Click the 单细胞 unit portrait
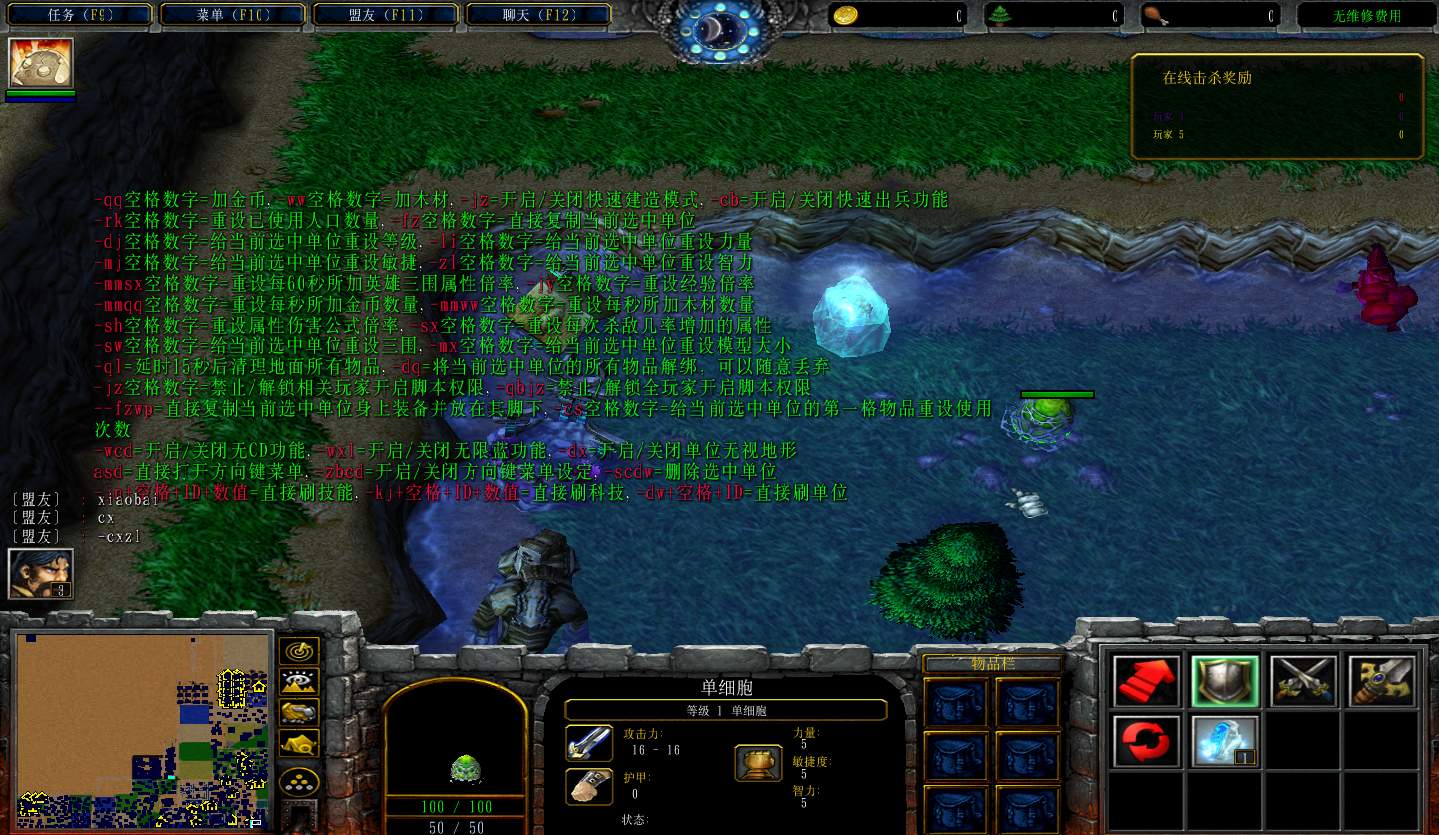1439x835 pixels. click(455, 742)
